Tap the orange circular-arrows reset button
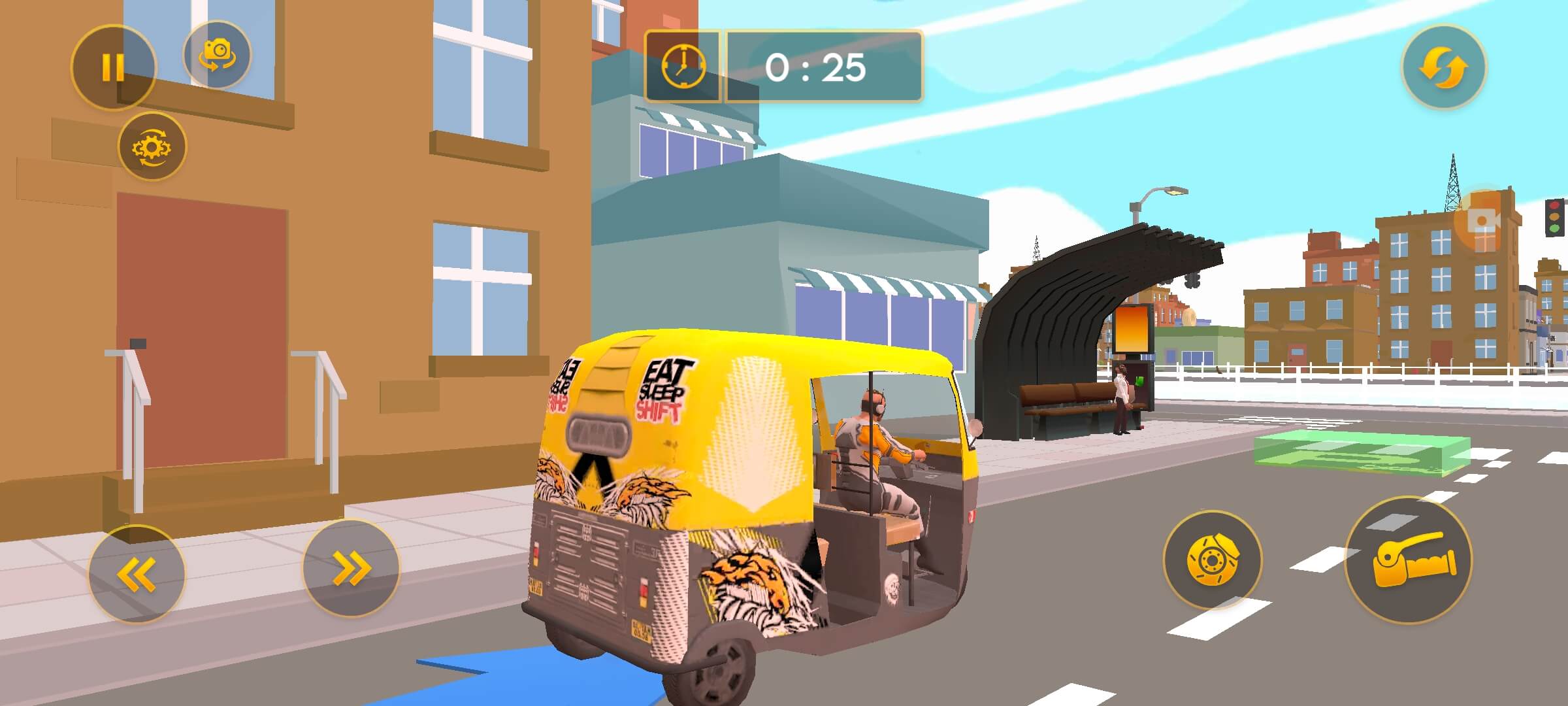Image resolution: width=1568 pixels, height=706 pixels. pyautogui.click(x=1444, y=67)
